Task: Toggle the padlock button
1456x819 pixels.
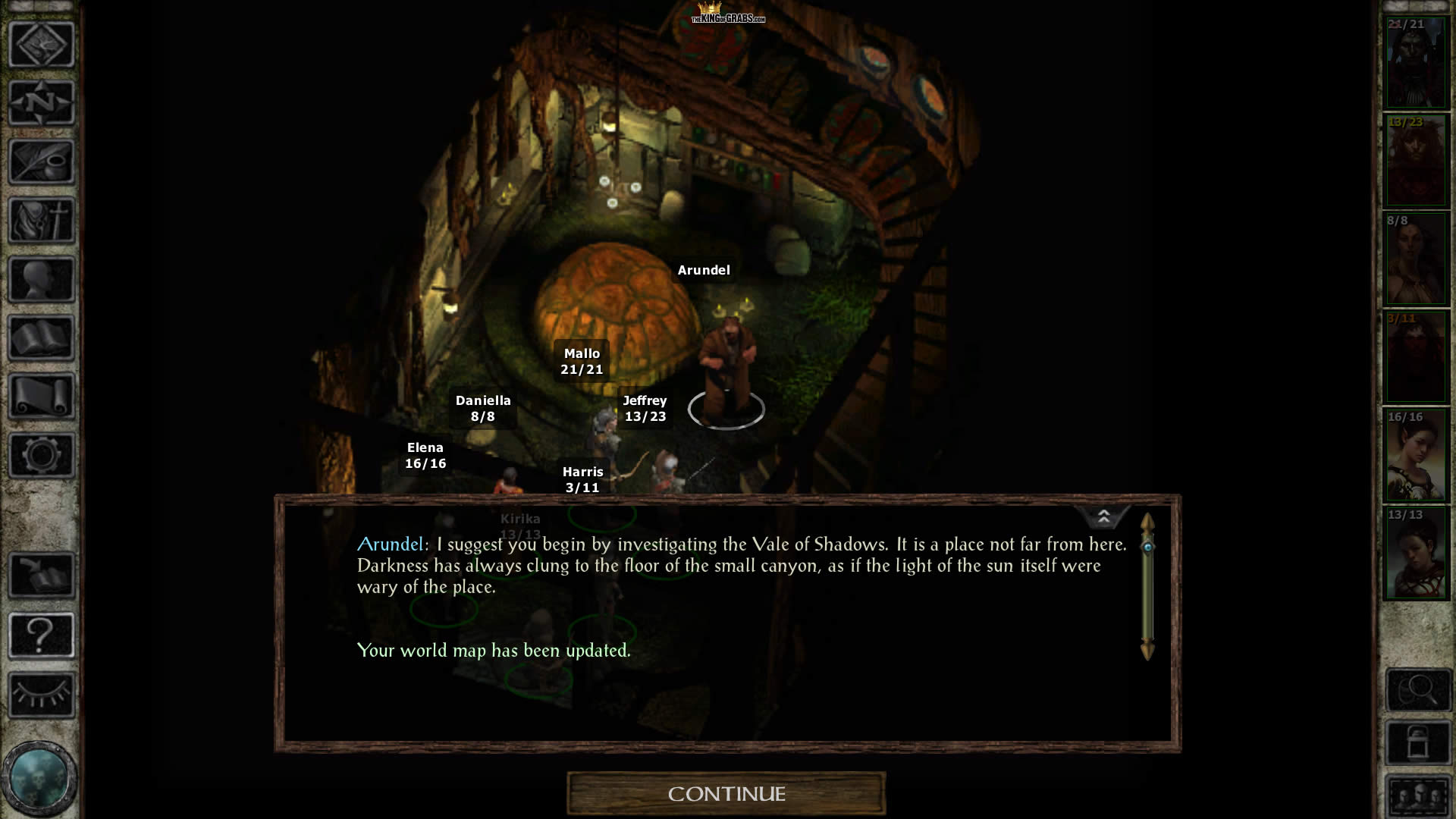Action: click(1417, 743)
